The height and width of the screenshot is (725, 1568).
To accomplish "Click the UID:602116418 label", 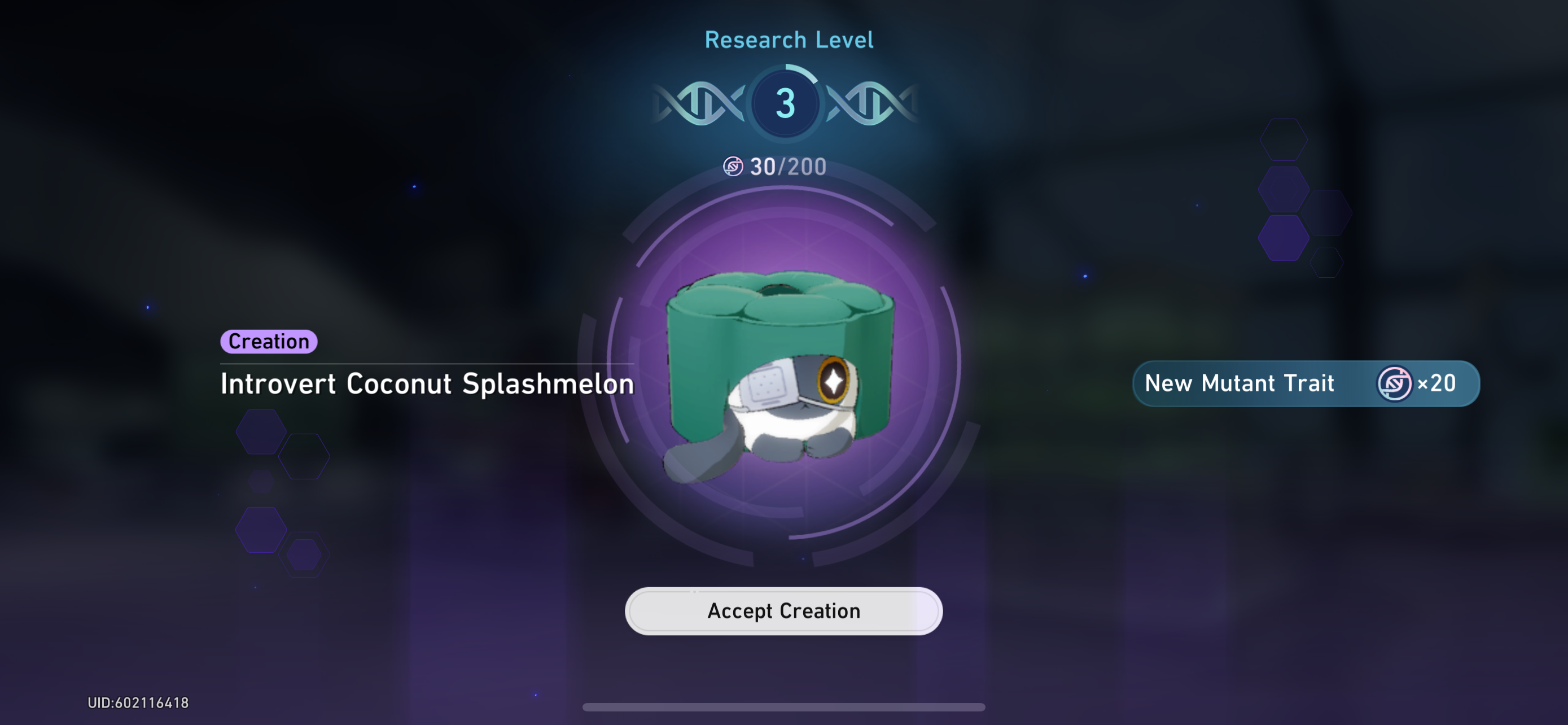I will pyautogui.click(x=139, y=702).
